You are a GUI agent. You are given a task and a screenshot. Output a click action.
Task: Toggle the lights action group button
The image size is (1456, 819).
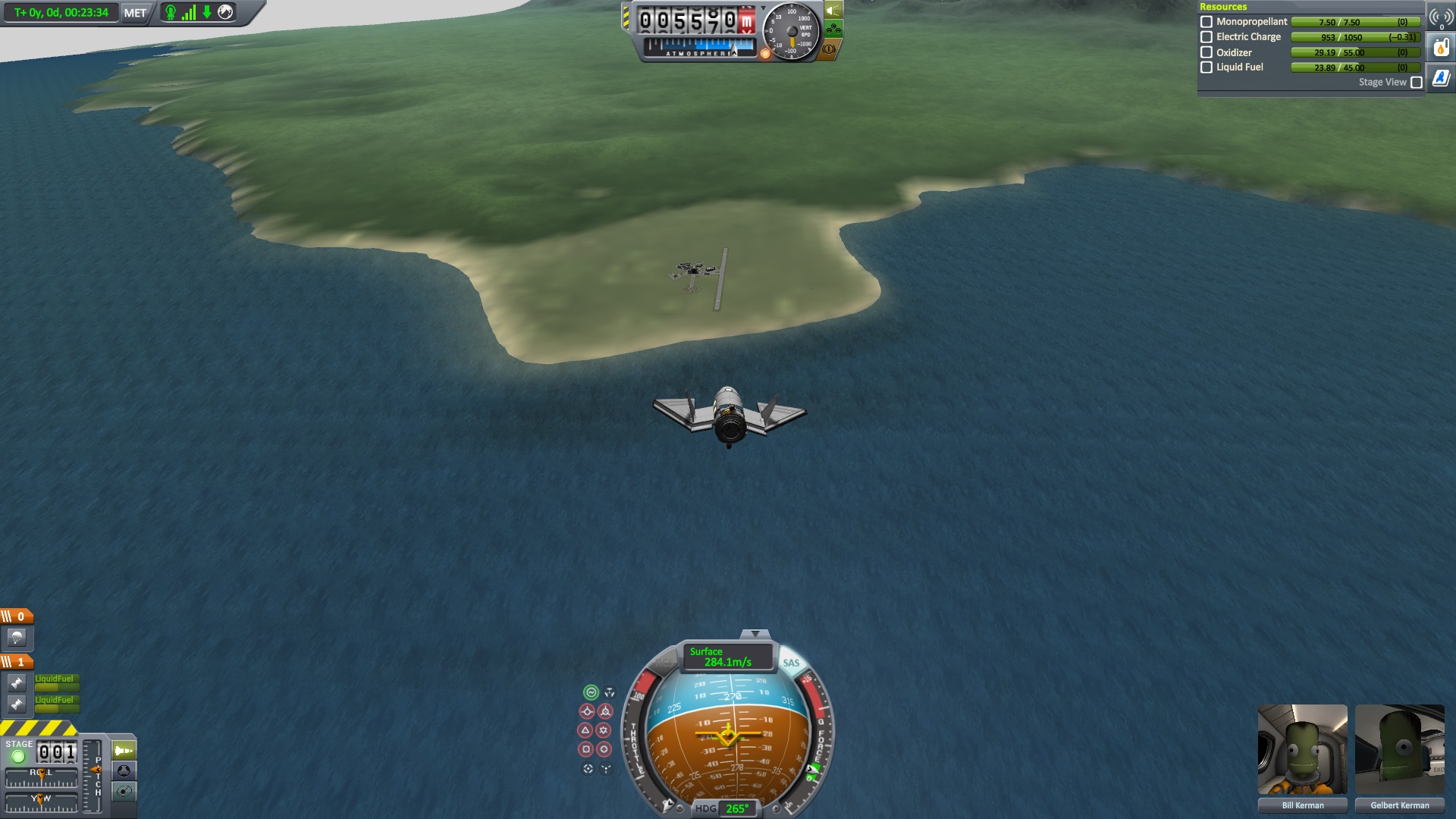833,11
